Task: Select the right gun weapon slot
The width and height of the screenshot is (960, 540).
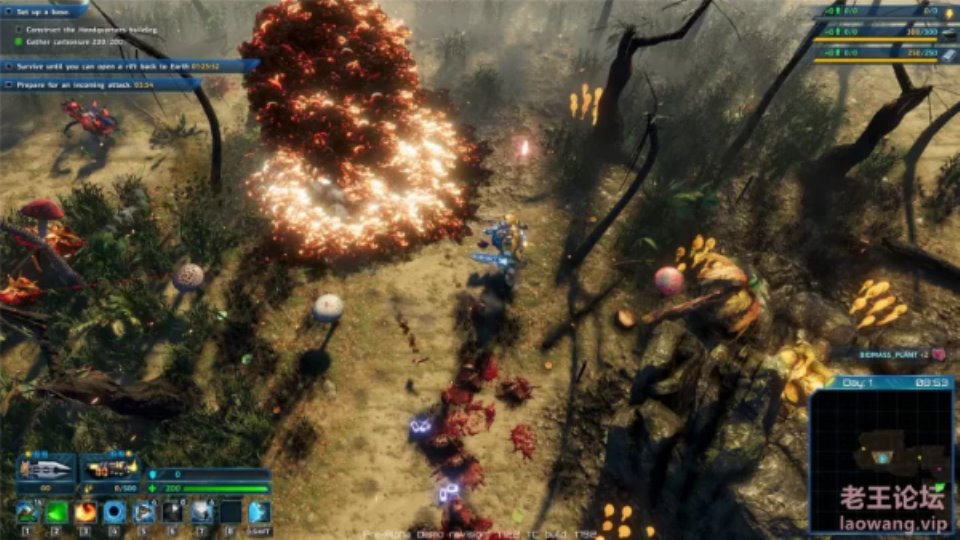Action: click(x=109, y=467)
